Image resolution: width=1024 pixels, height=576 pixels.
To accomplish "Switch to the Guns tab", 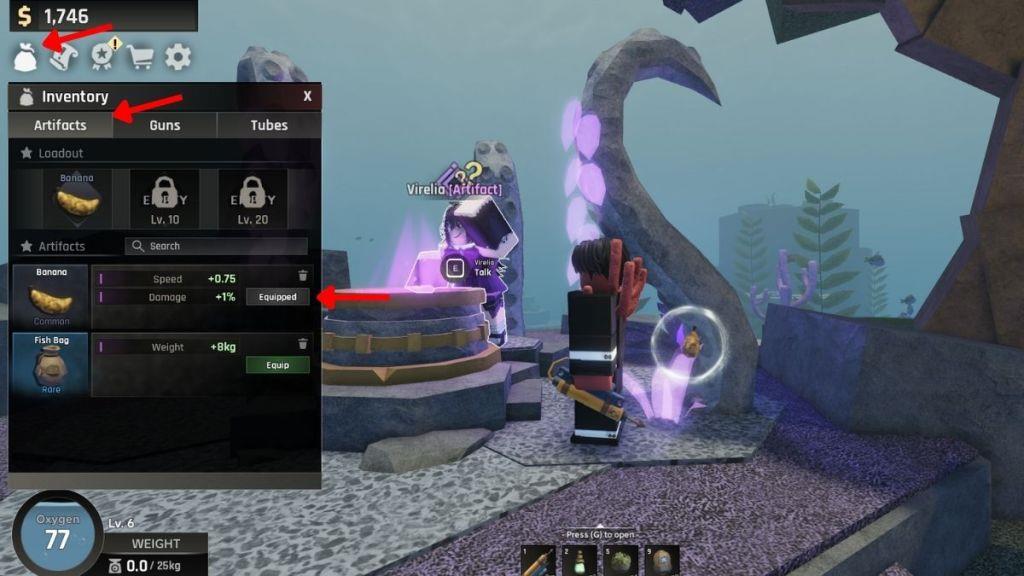I will click(165, 125).
